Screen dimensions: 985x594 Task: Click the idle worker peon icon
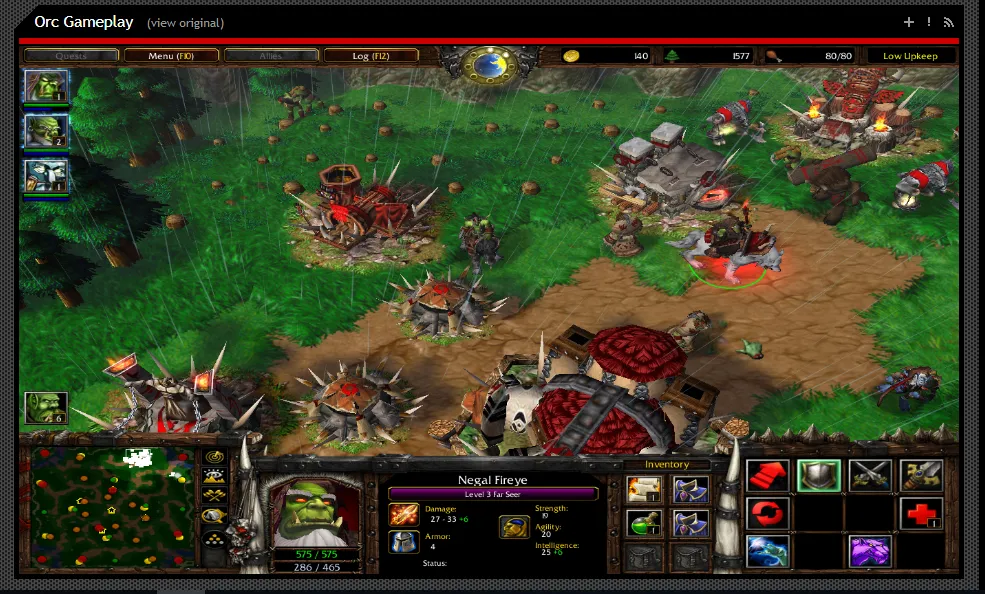click(46, 407)
